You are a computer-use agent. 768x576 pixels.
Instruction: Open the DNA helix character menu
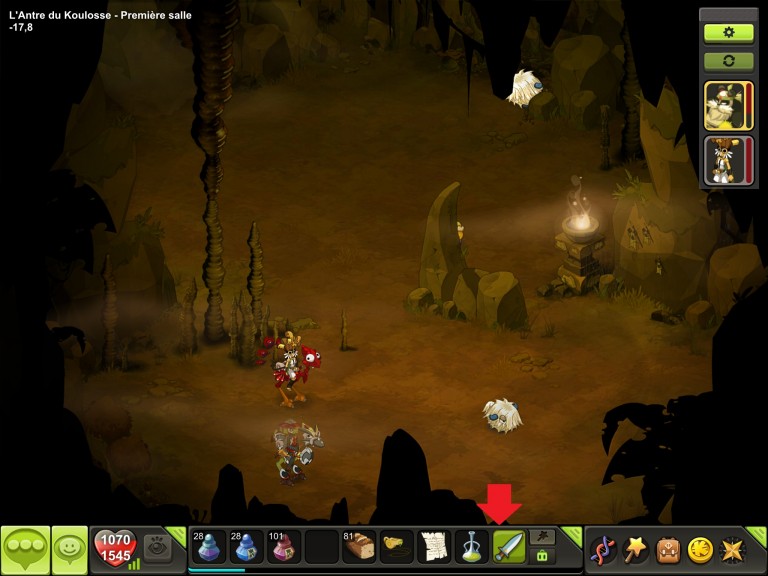click(603, 549)
